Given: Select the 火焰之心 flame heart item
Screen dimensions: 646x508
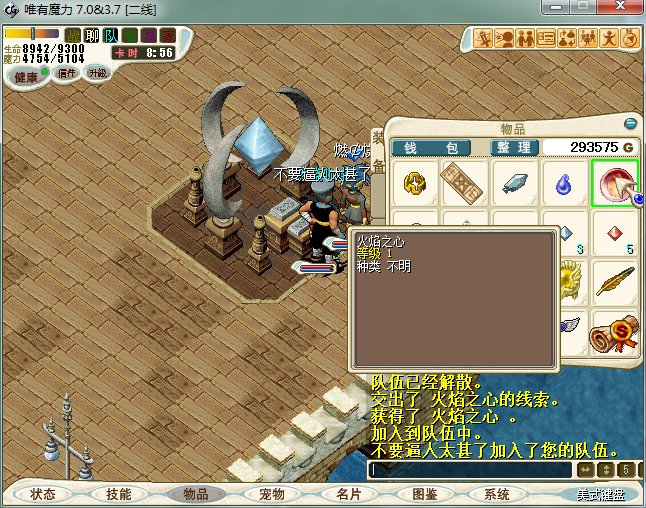Looking at the screenshot, I should [x=615, y=183].
